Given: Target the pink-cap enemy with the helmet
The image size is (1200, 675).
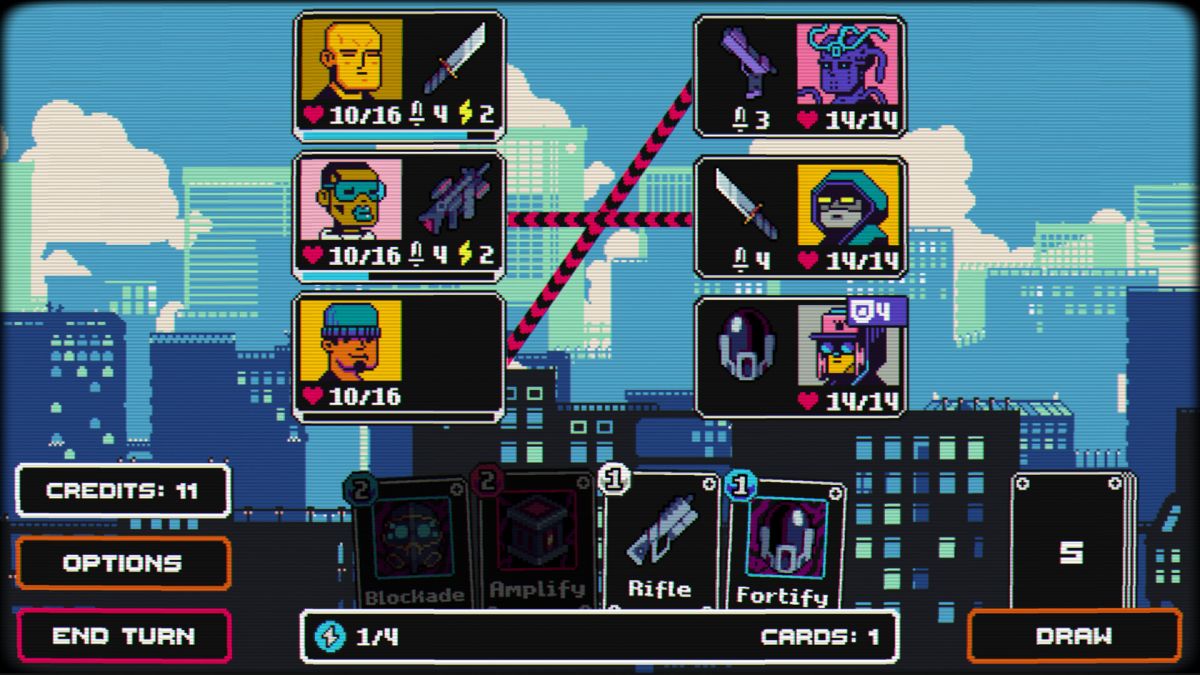Looking at the screenshot, I should [x=800, y=357].
